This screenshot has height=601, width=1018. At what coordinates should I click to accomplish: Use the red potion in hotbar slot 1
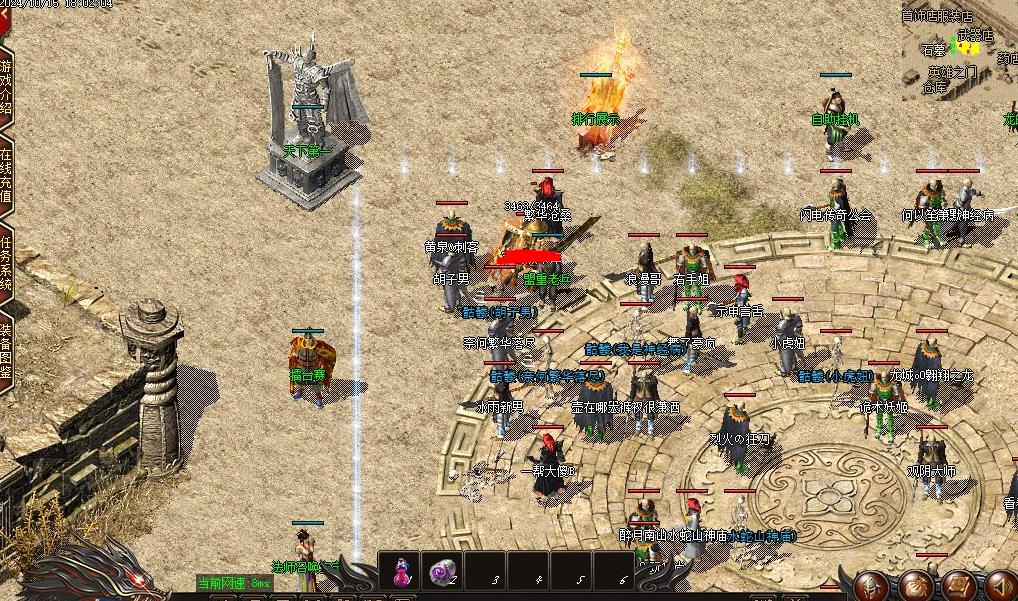coord(401,572)
